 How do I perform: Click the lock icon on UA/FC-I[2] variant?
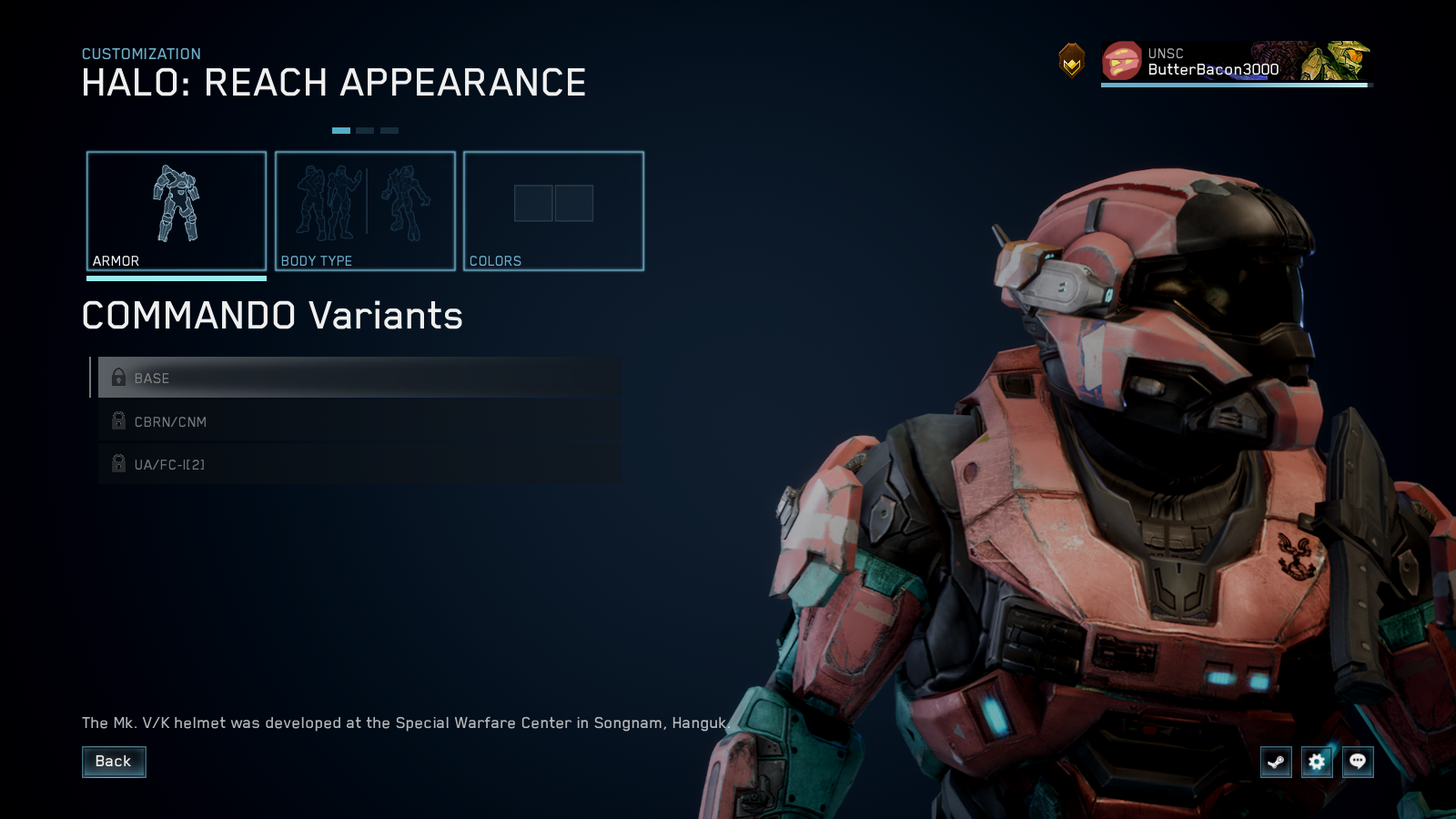tap(118, 464)
